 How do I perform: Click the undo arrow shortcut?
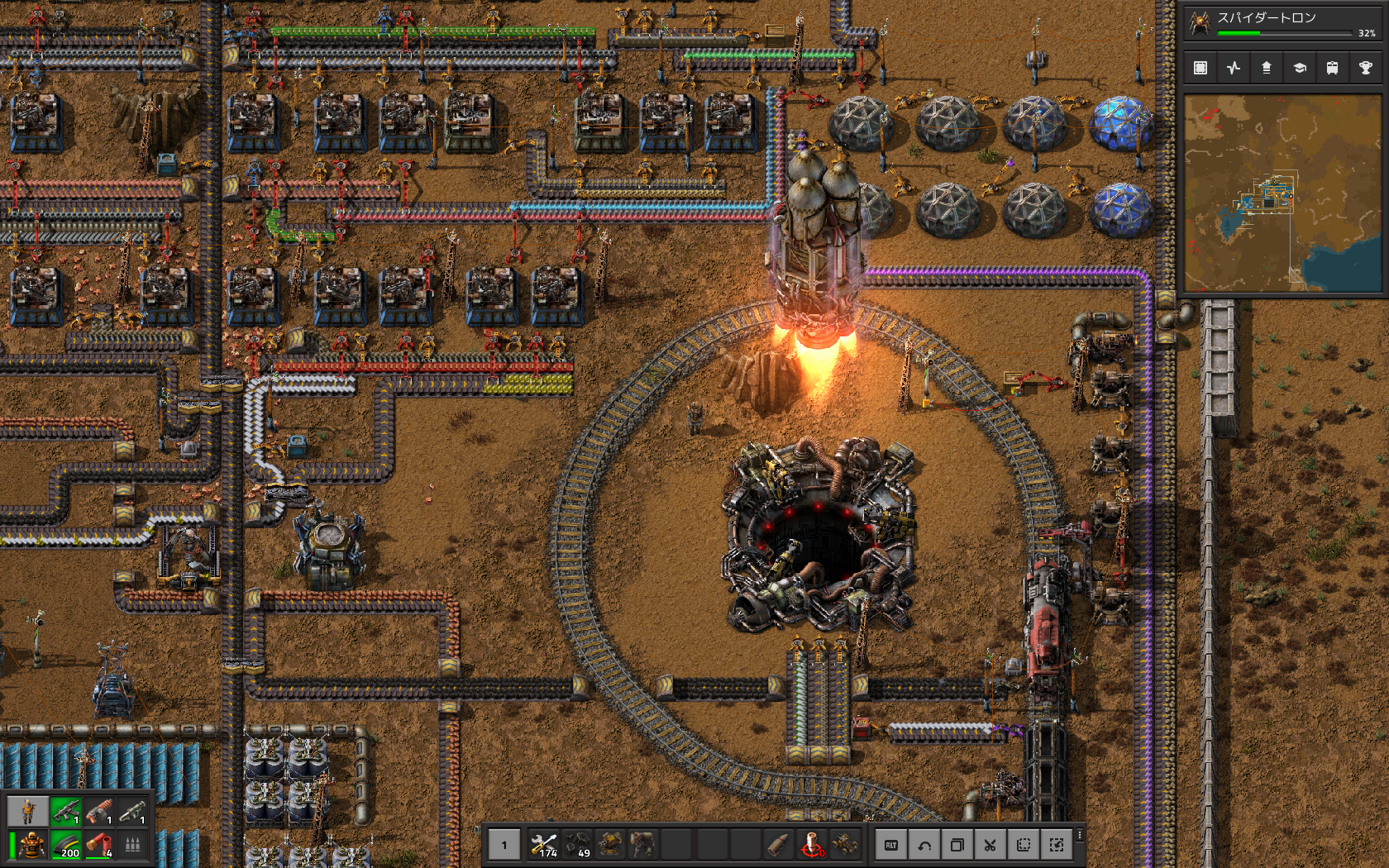924,845
